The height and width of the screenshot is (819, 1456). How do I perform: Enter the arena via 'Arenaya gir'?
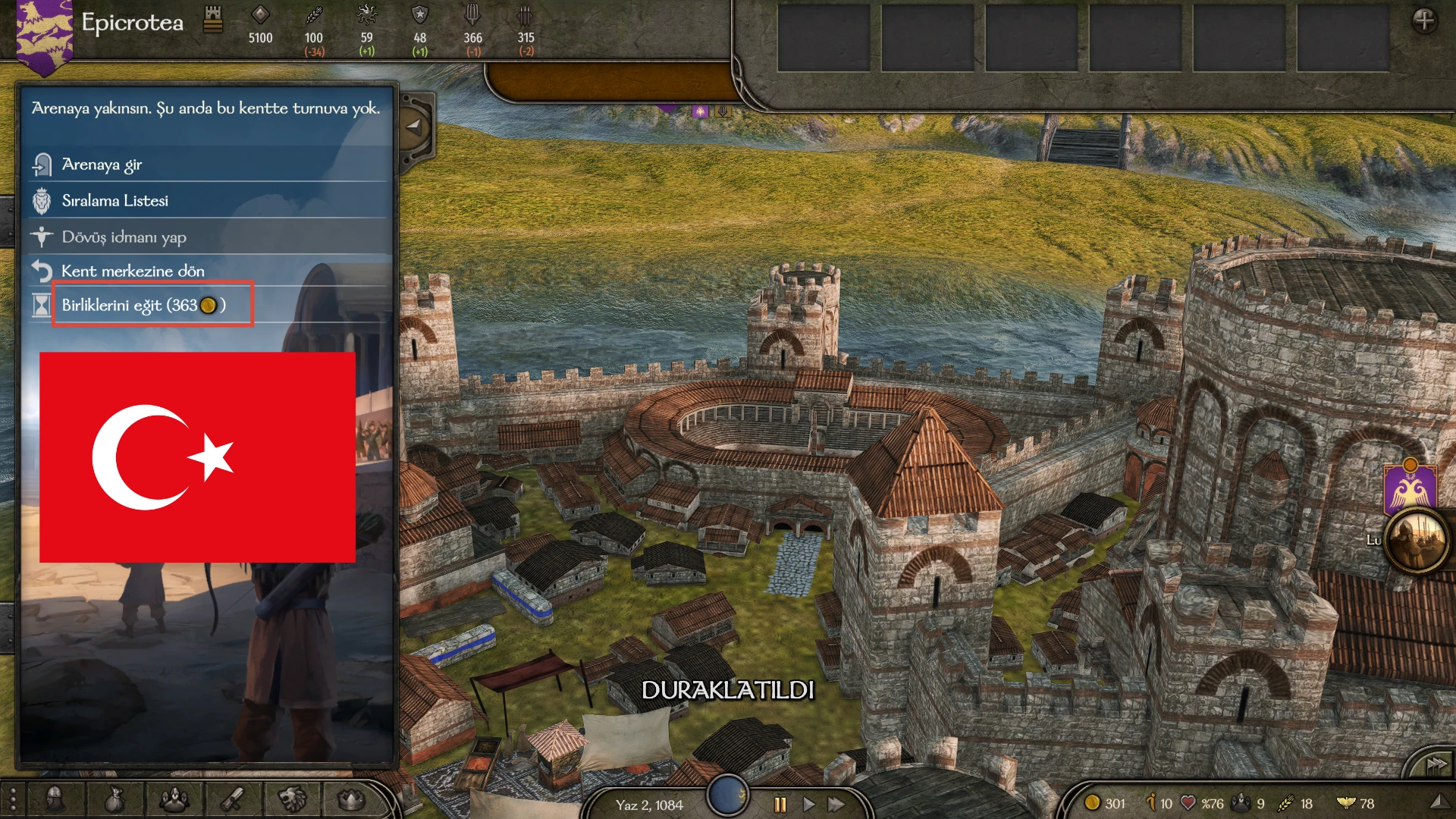tap(102, 165)
